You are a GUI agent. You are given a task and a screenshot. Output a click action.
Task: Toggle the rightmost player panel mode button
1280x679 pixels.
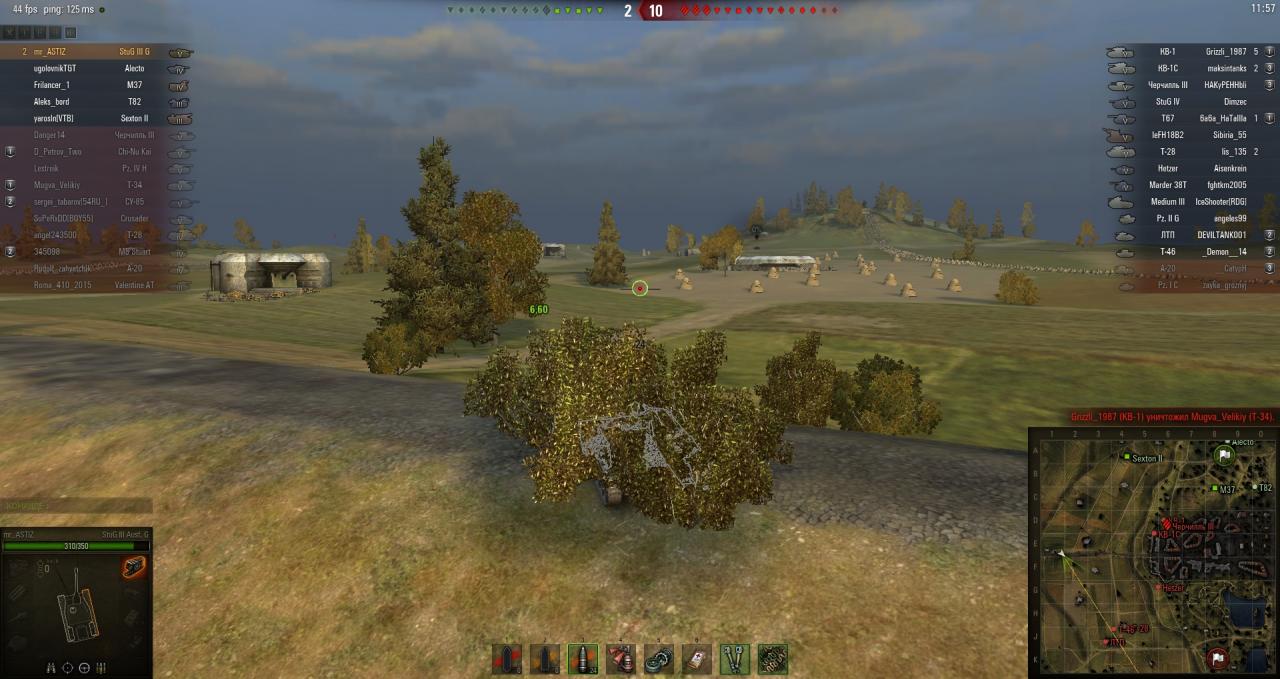click(70, 32)
